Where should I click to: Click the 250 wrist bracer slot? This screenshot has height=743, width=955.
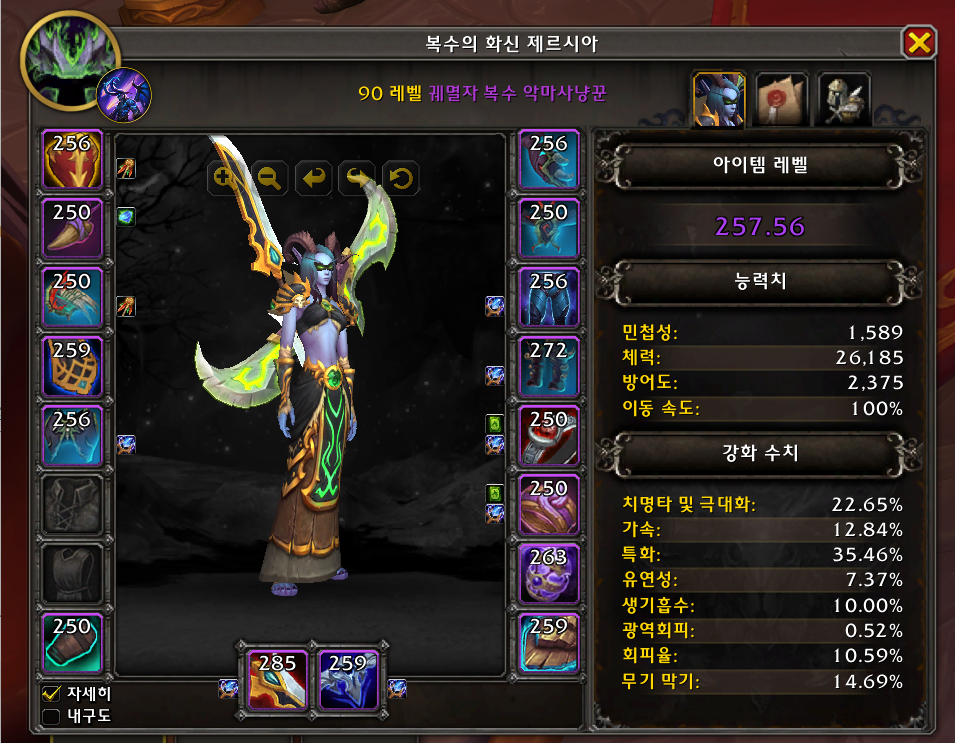pos(71,643)
